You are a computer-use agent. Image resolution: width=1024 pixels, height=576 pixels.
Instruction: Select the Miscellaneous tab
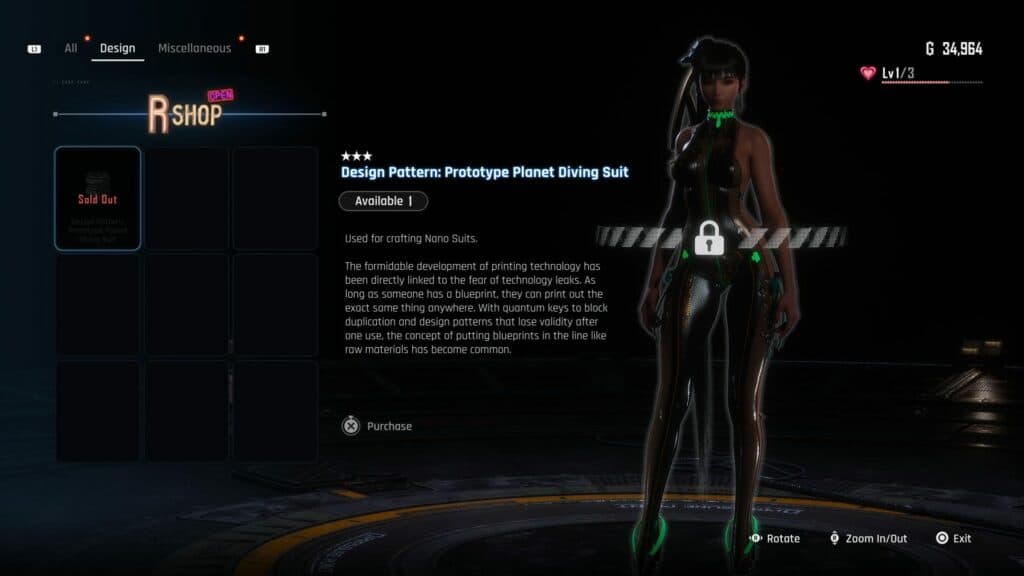(x=194, y=48)
